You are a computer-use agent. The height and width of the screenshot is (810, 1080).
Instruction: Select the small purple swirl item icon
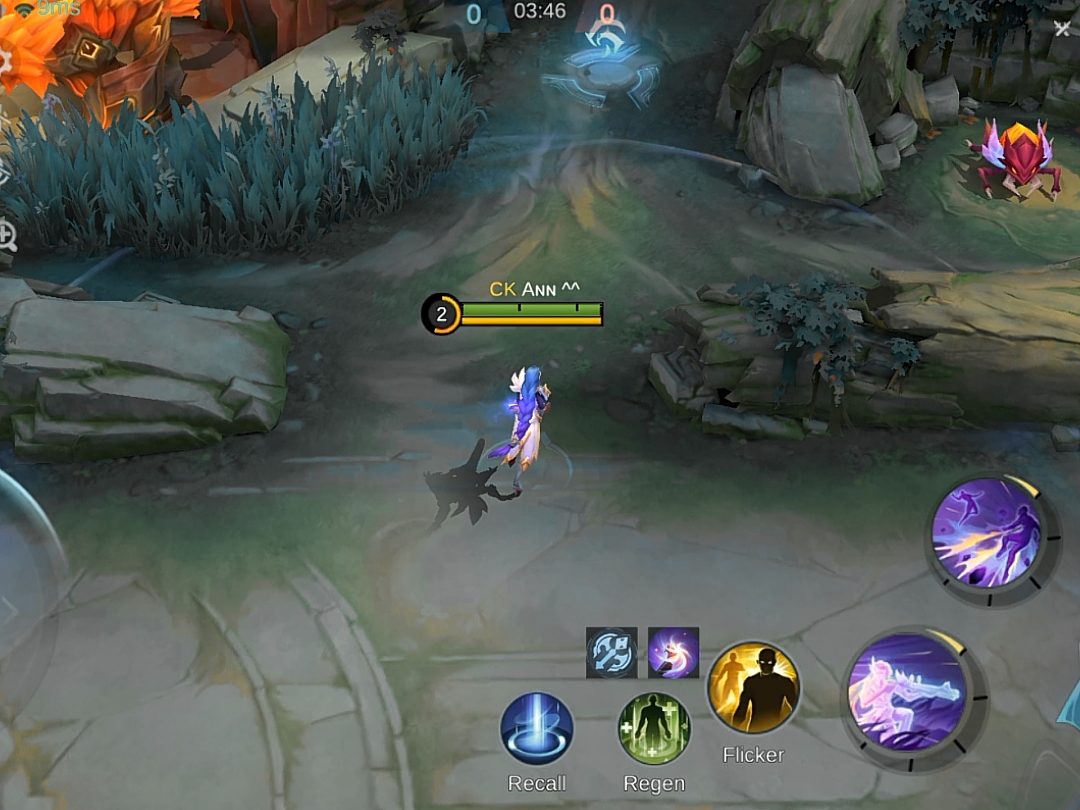pyautogui.click(x=673, y=653)
